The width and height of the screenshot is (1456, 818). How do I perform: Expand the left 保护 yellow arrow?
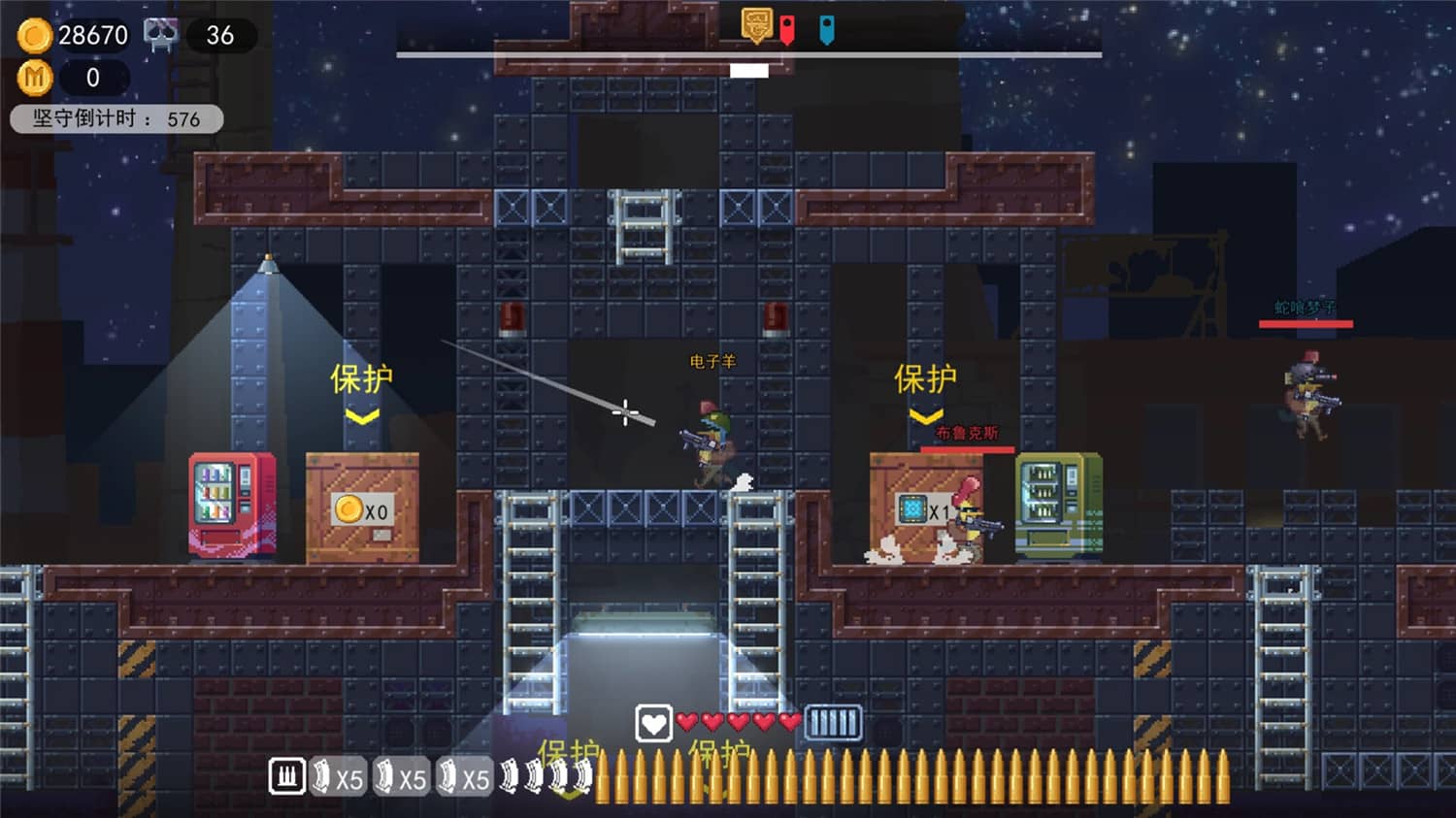tap(364, 414)
